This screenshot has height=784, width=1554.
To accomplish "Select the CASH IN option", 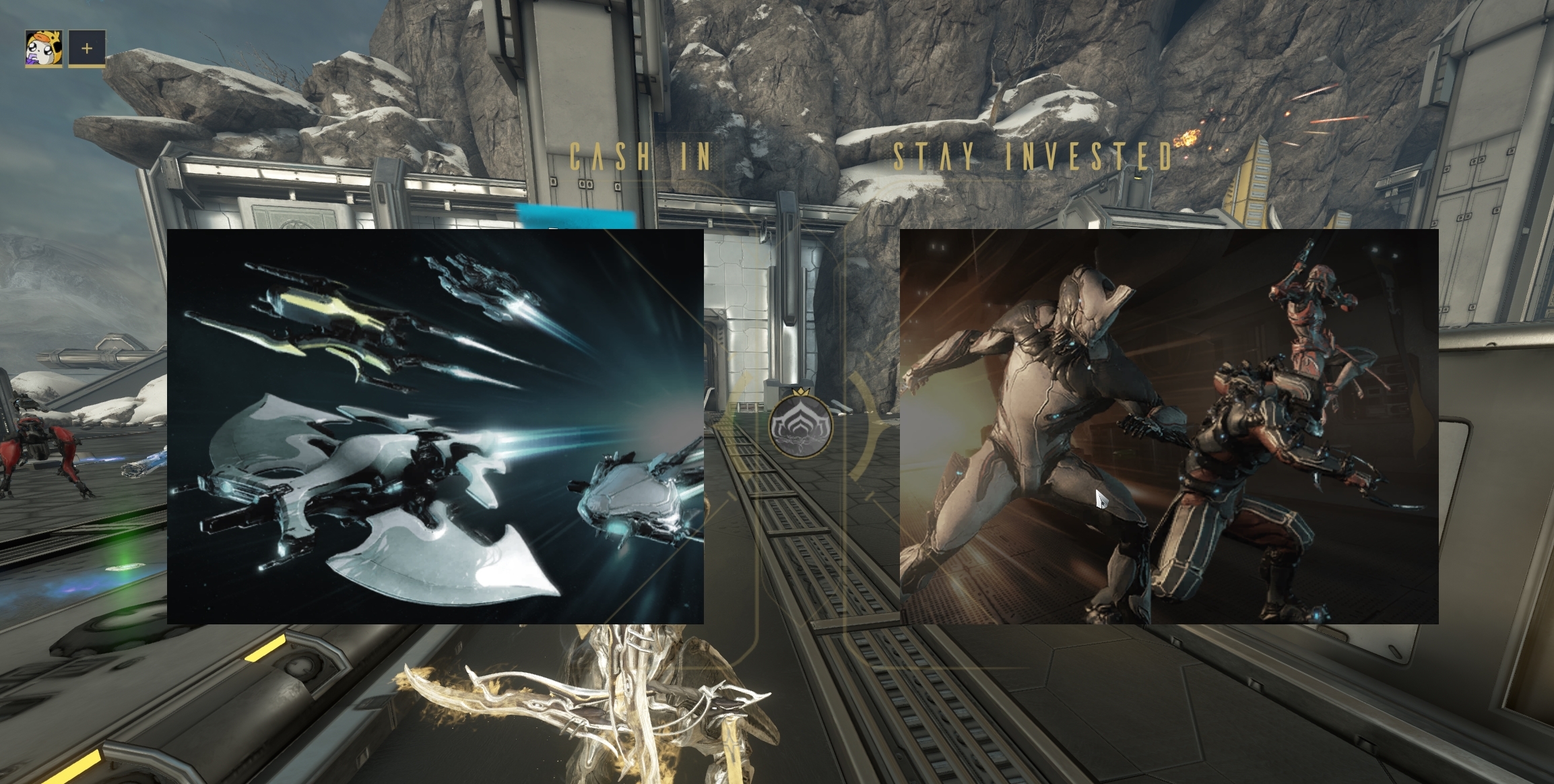I will click(640, 156).
